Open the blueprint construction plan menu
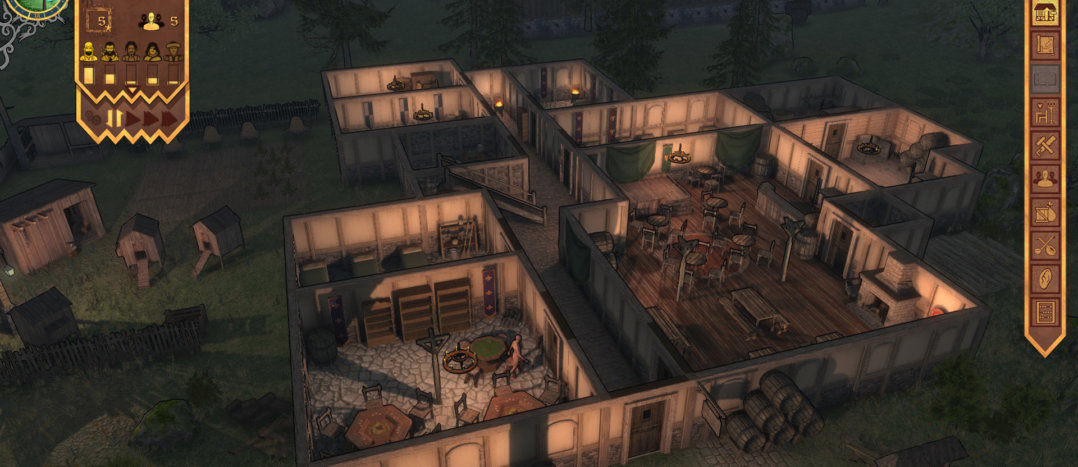Viewport: 1078px width, 467px height. [x=1045, y=46]
